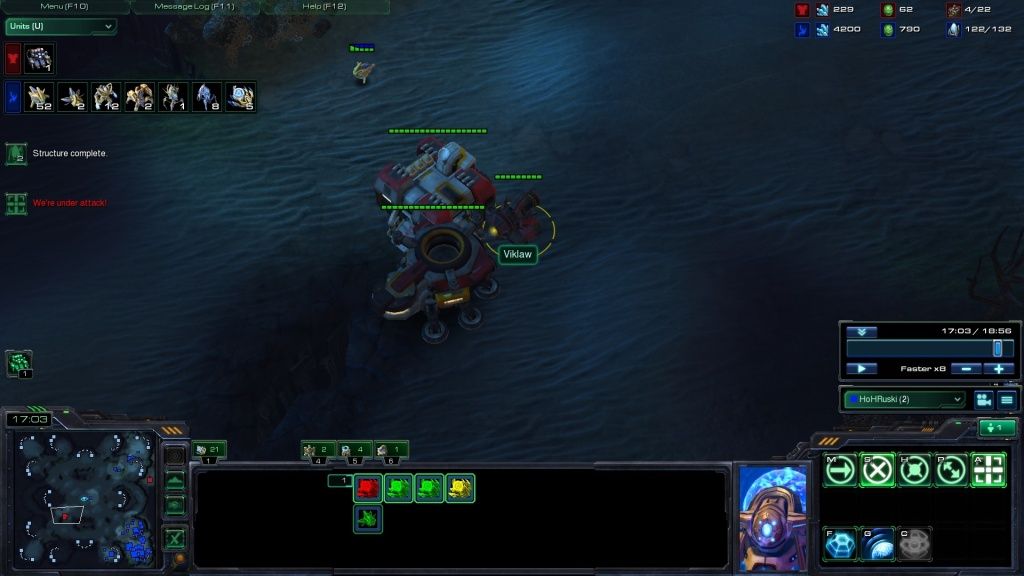
Task: Select control group 1 with 21 units
Action: (x=209, y=450)
